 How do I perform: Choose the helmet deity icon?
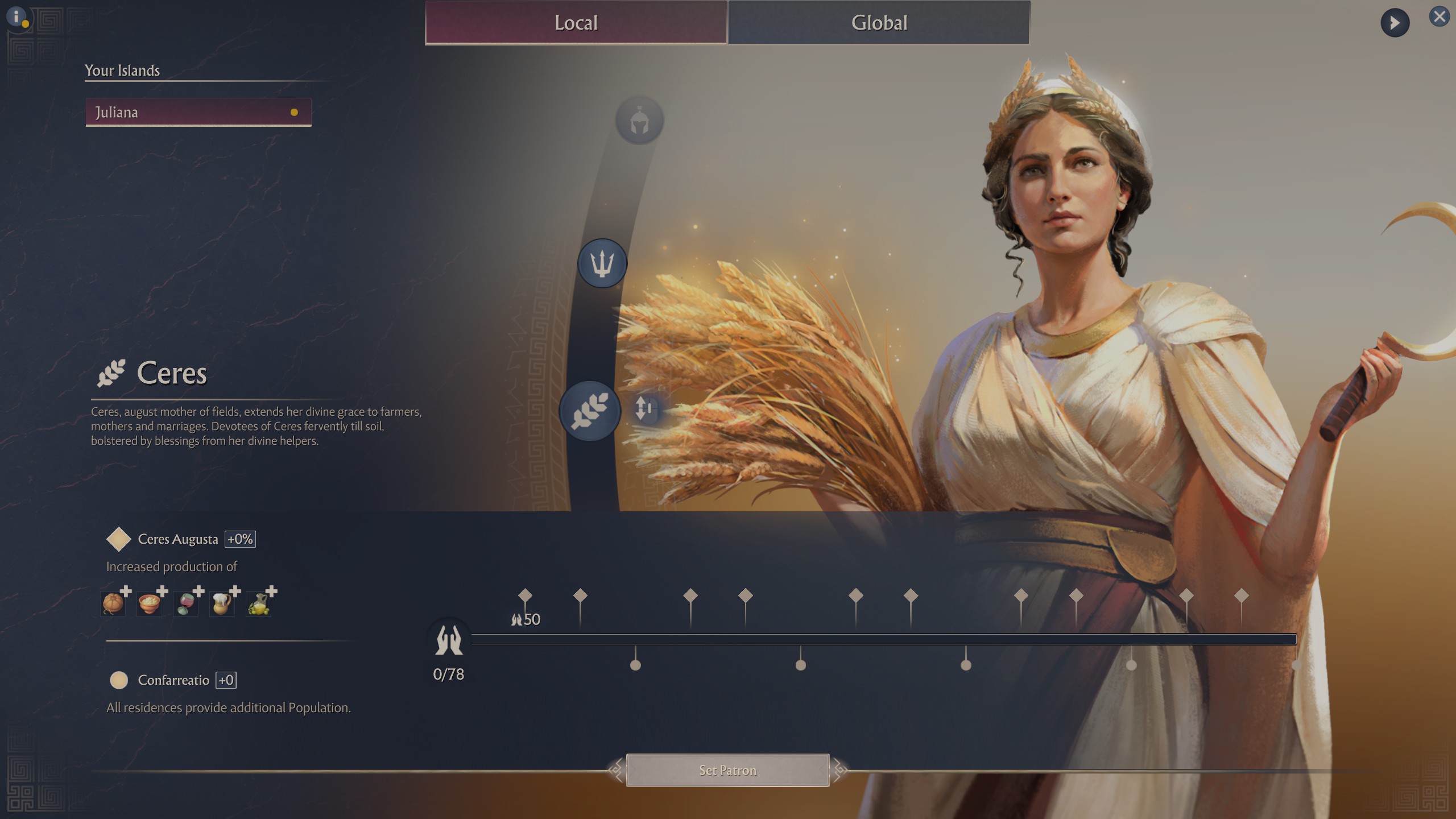click(x=639, y=121)
